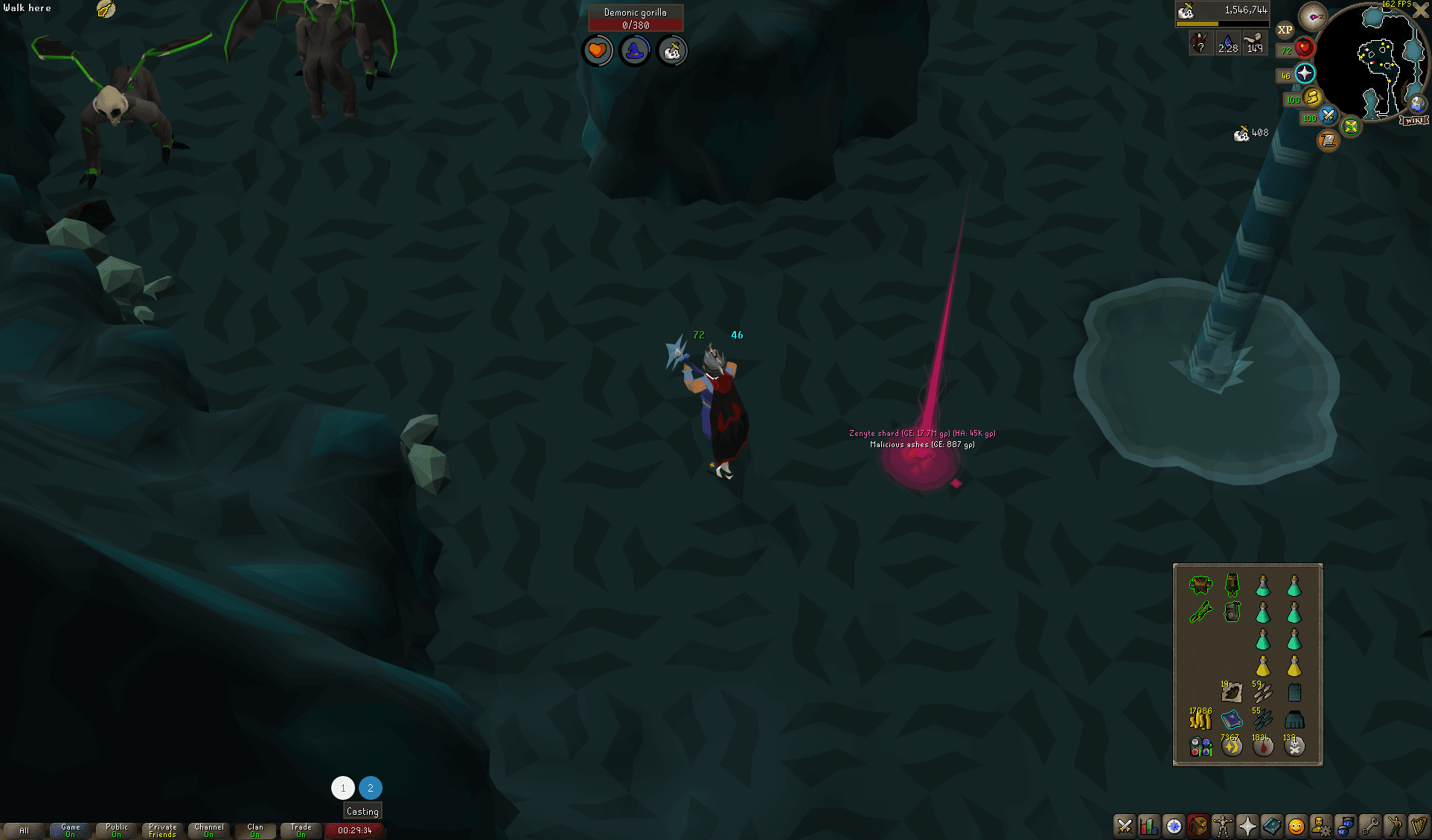Toggle the special attack orb
The width and height of the screenshot is (1432, 840).
pos(1328,117)
